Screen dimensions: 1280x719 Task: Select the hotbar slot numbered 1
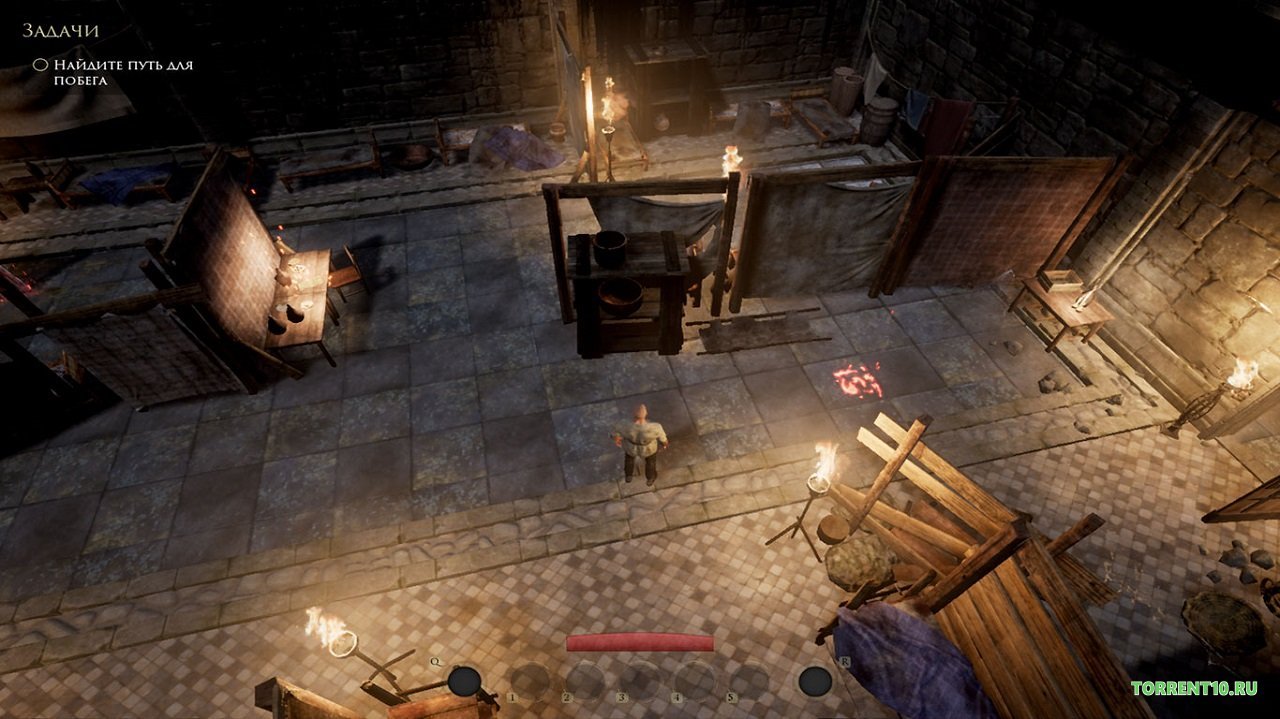pyautogui.click(x=531, y=681)
